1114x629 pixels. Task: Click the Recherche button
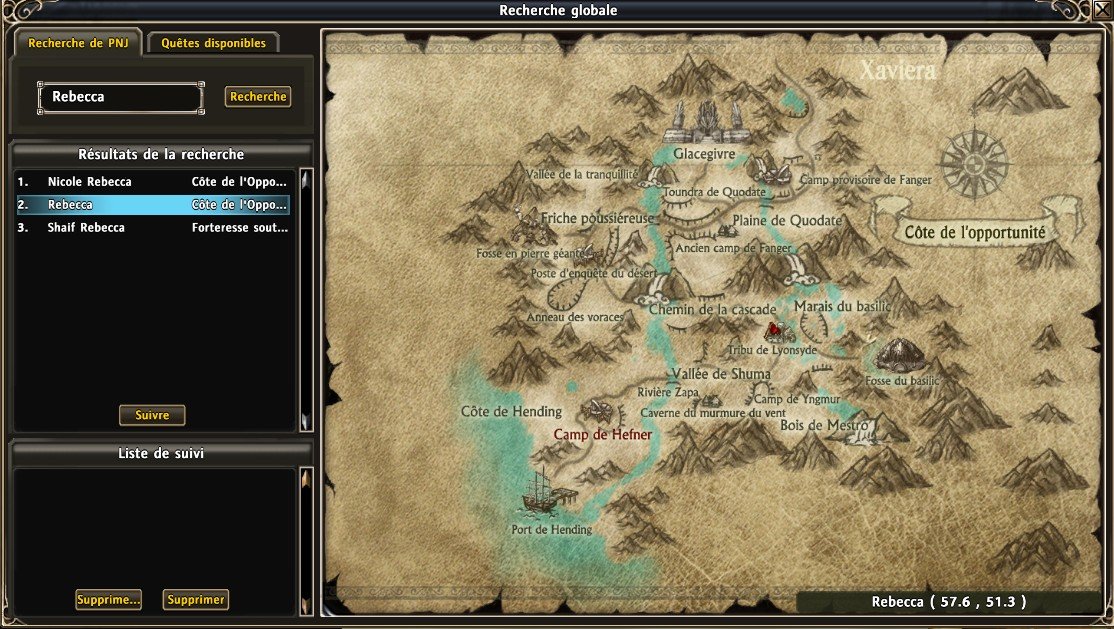point(258,97)
